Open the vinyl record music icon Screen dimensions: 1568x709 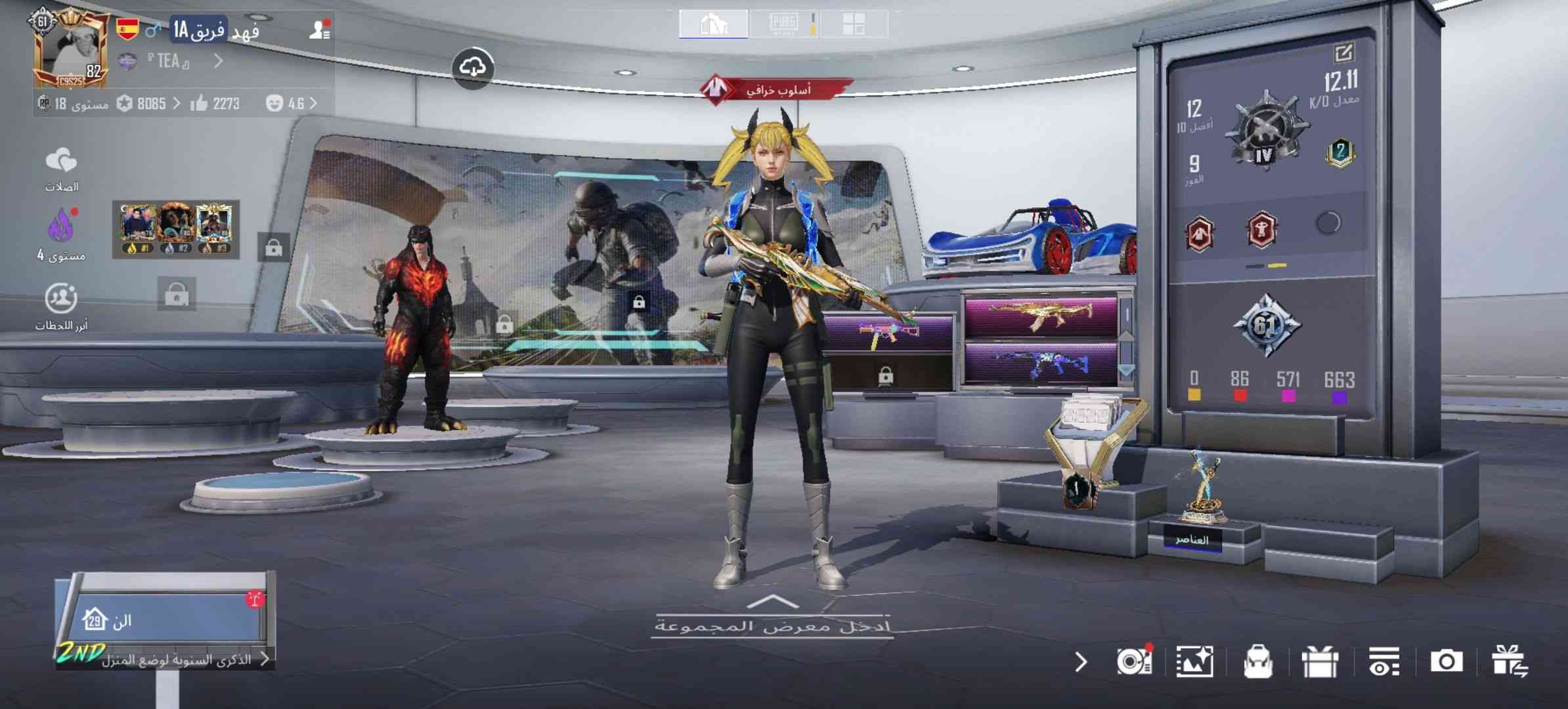(x=1134, y=661)
